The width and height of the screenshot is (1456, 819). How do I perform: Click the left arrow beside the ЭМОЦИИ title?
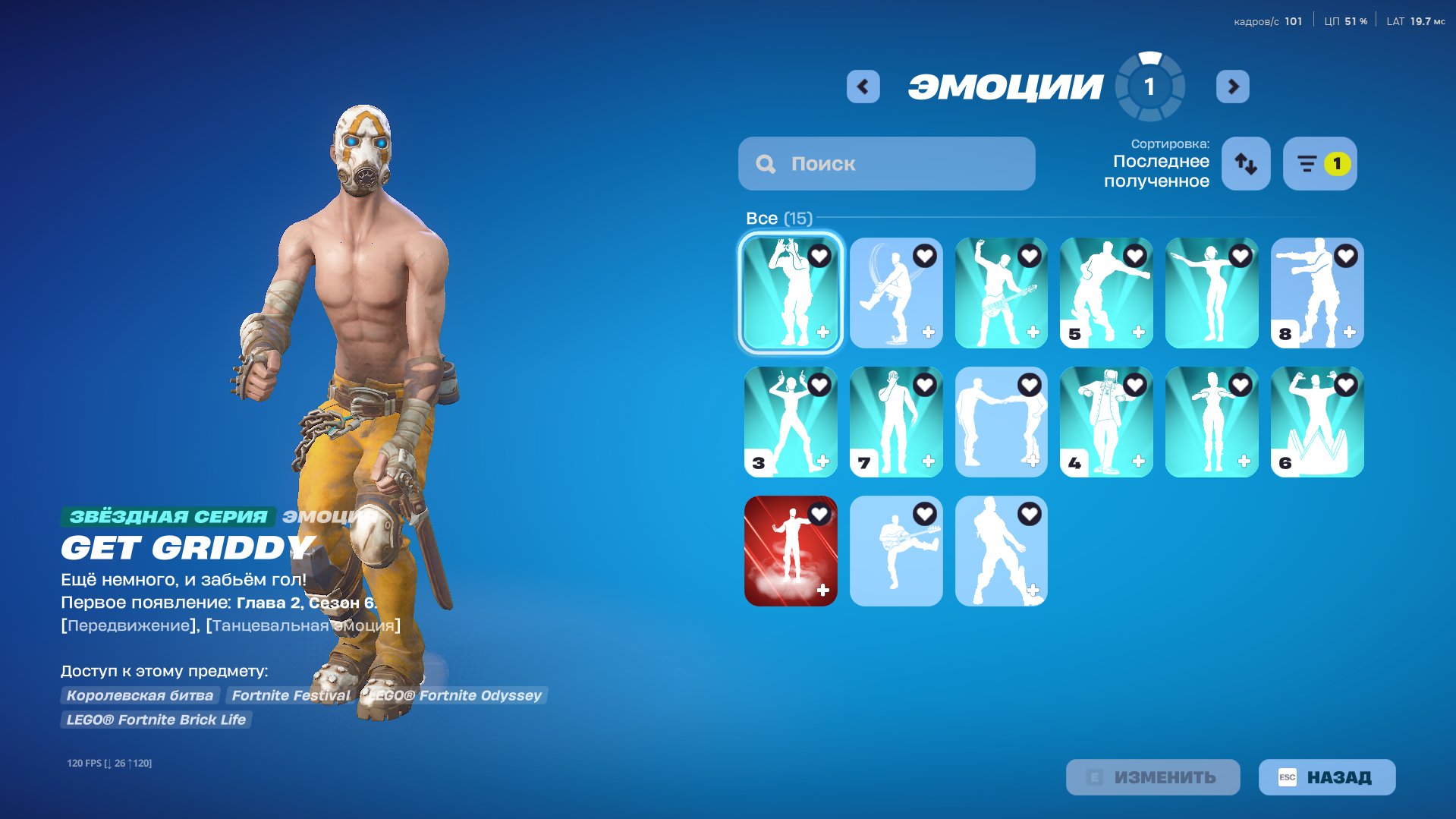click(x=863, y=86)
